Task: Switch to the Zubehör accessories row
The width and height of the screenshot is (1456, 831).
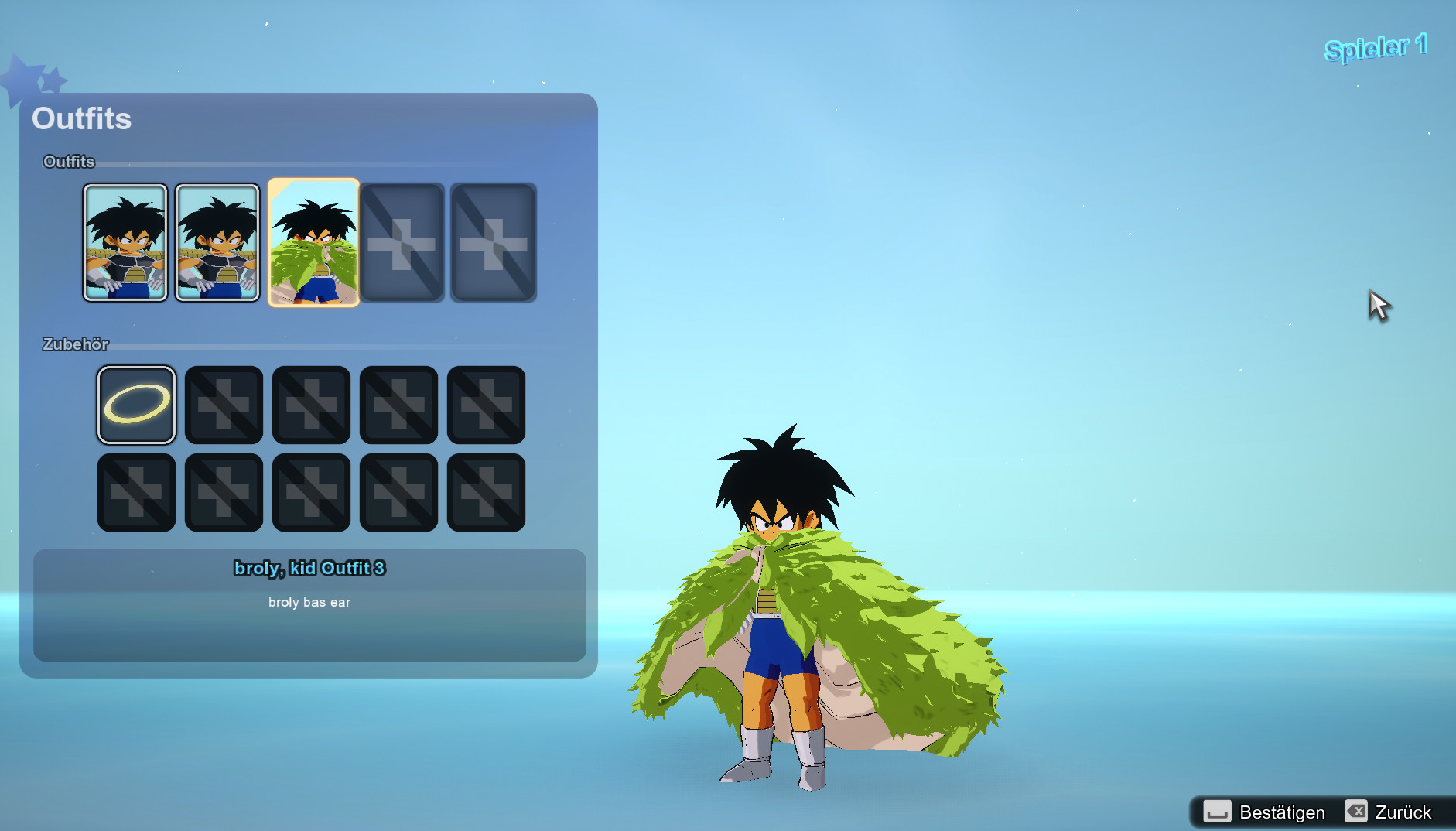Action: tap(75, 344)
